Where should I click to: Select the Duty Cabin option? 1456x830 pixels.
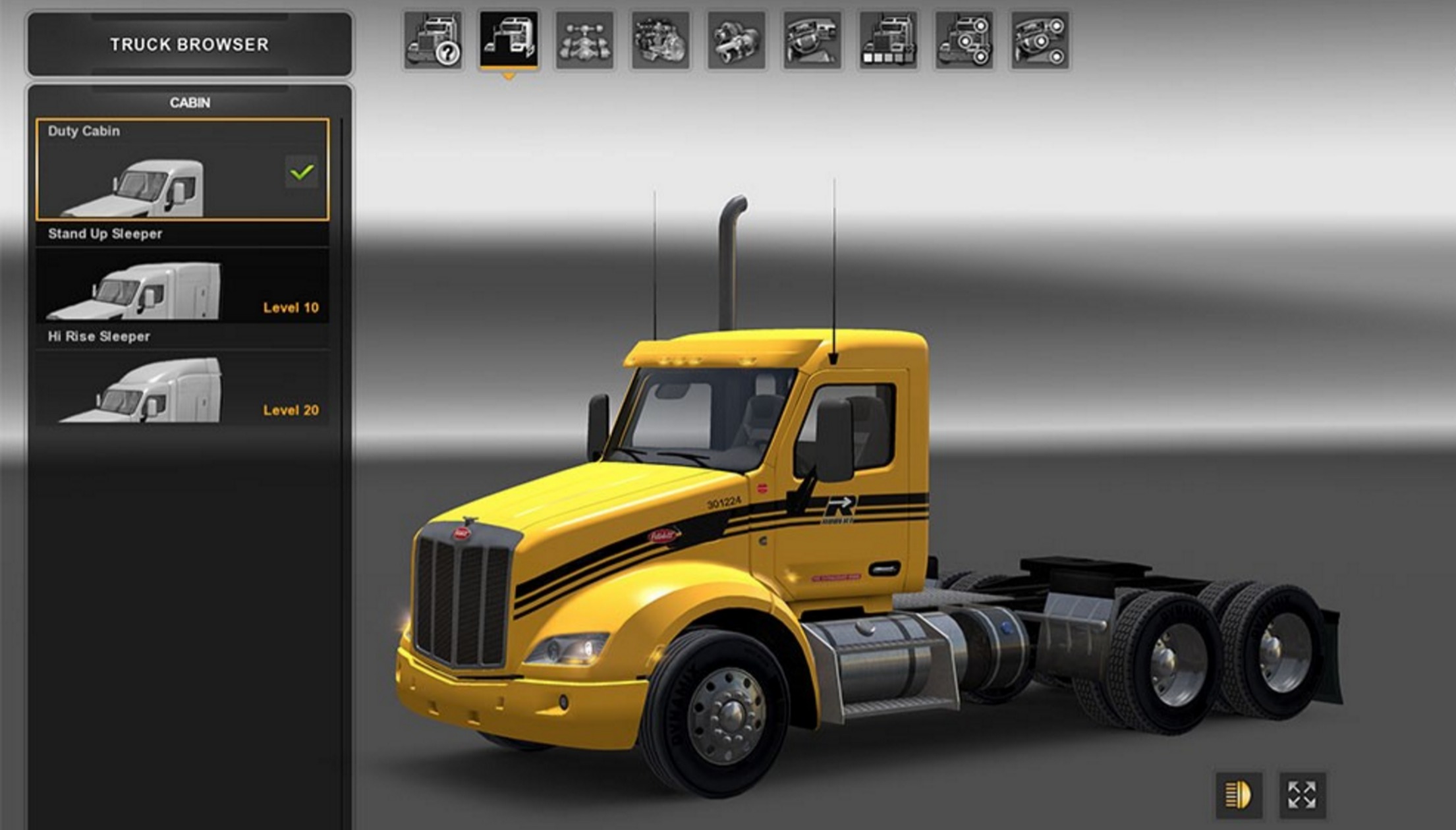182,170
